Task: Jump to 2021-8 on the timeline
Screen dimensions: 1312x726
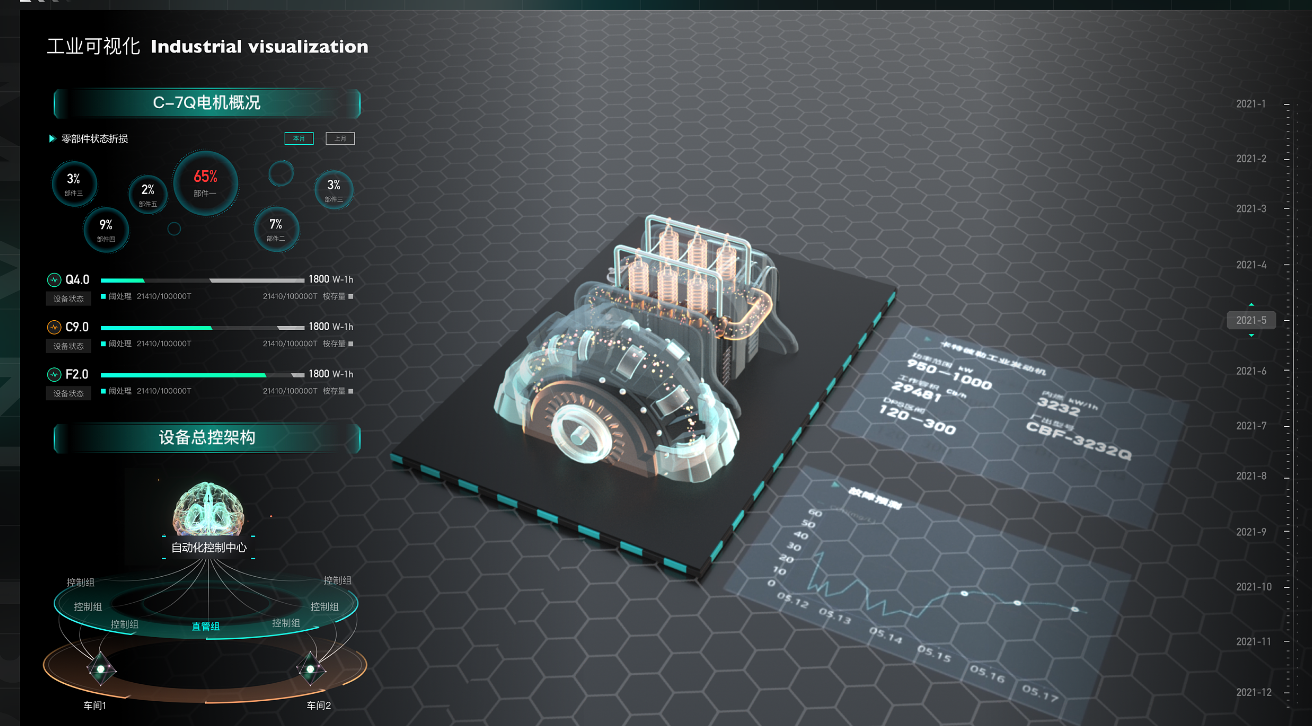Action: [x=1251, y=476]
